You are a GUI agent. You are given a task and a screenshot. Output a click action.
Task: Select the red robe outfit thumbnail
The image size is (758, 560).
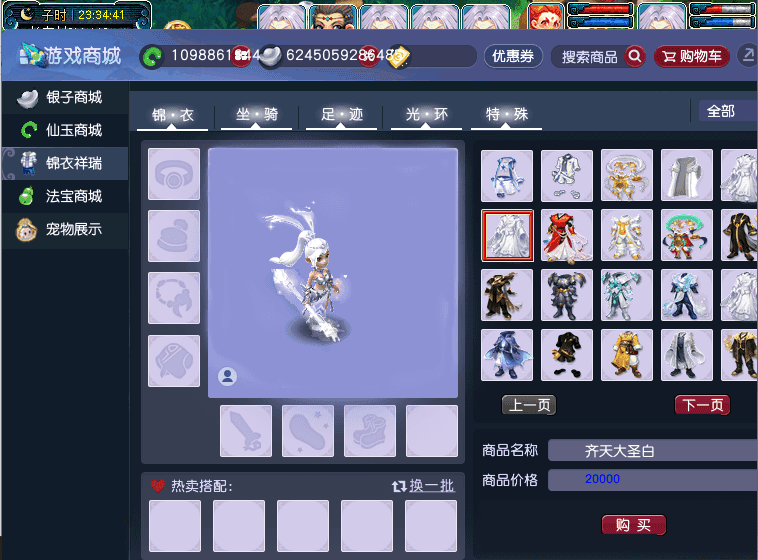[567, 235]
